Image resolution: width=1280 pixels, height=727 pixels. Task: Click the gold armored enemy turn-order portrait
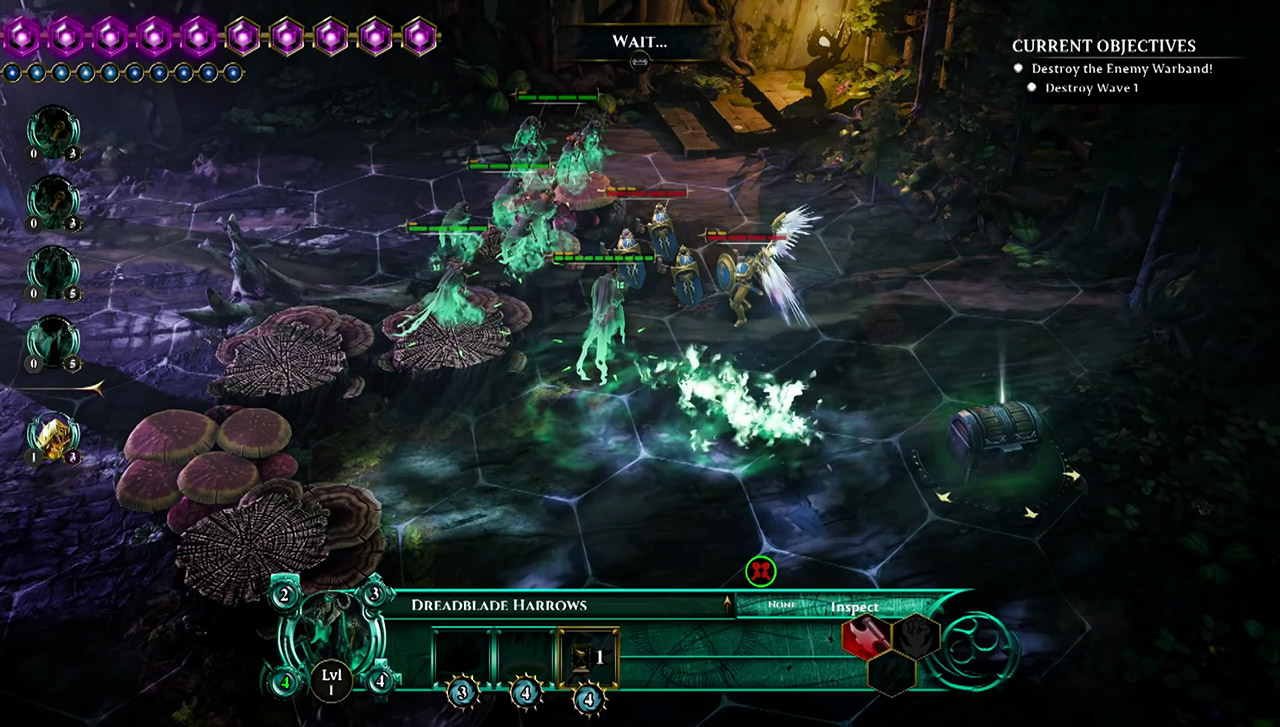point(53,437)
